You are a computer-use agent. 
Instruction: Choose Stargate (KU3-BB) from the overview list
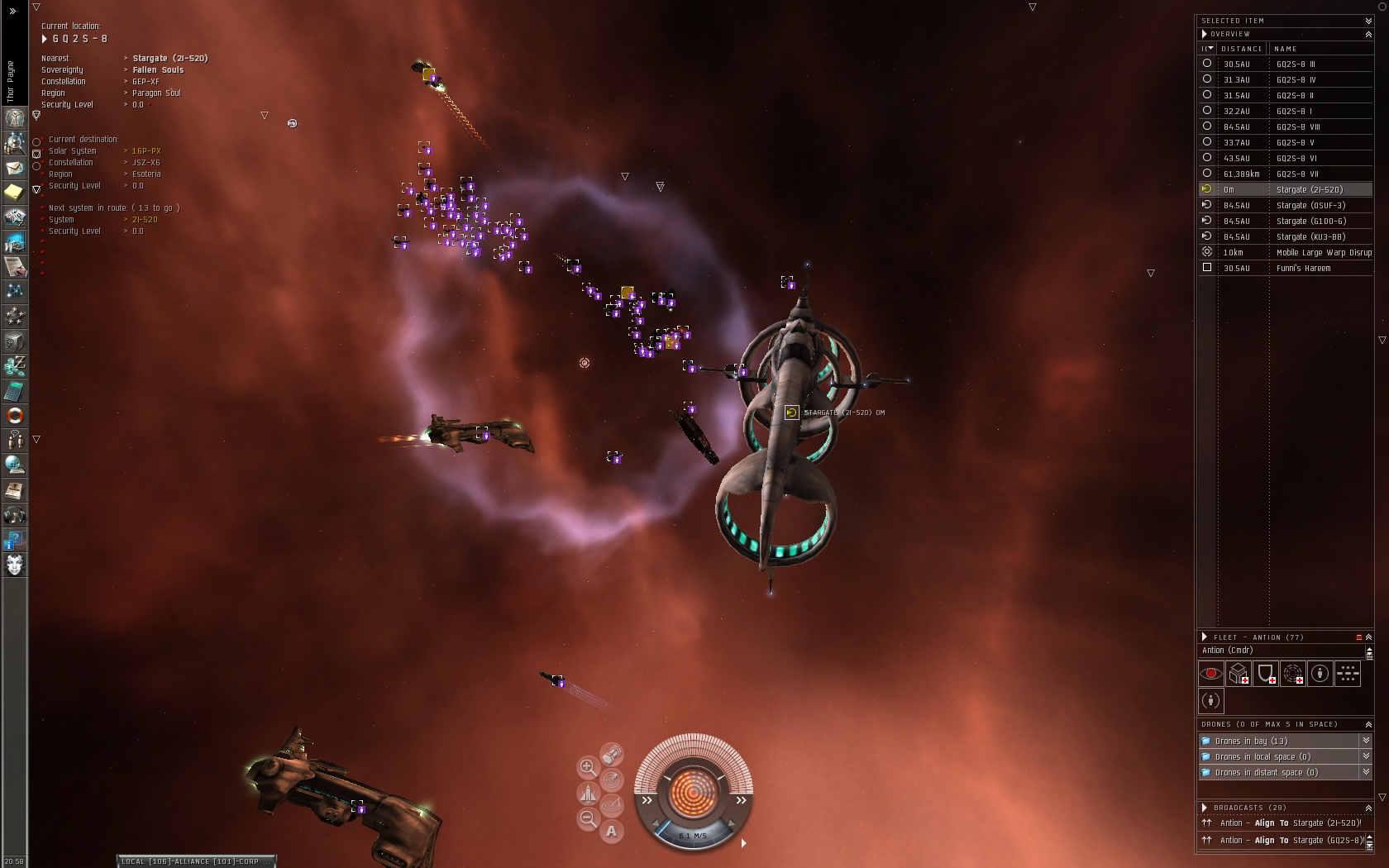(x=1310, y=236)
